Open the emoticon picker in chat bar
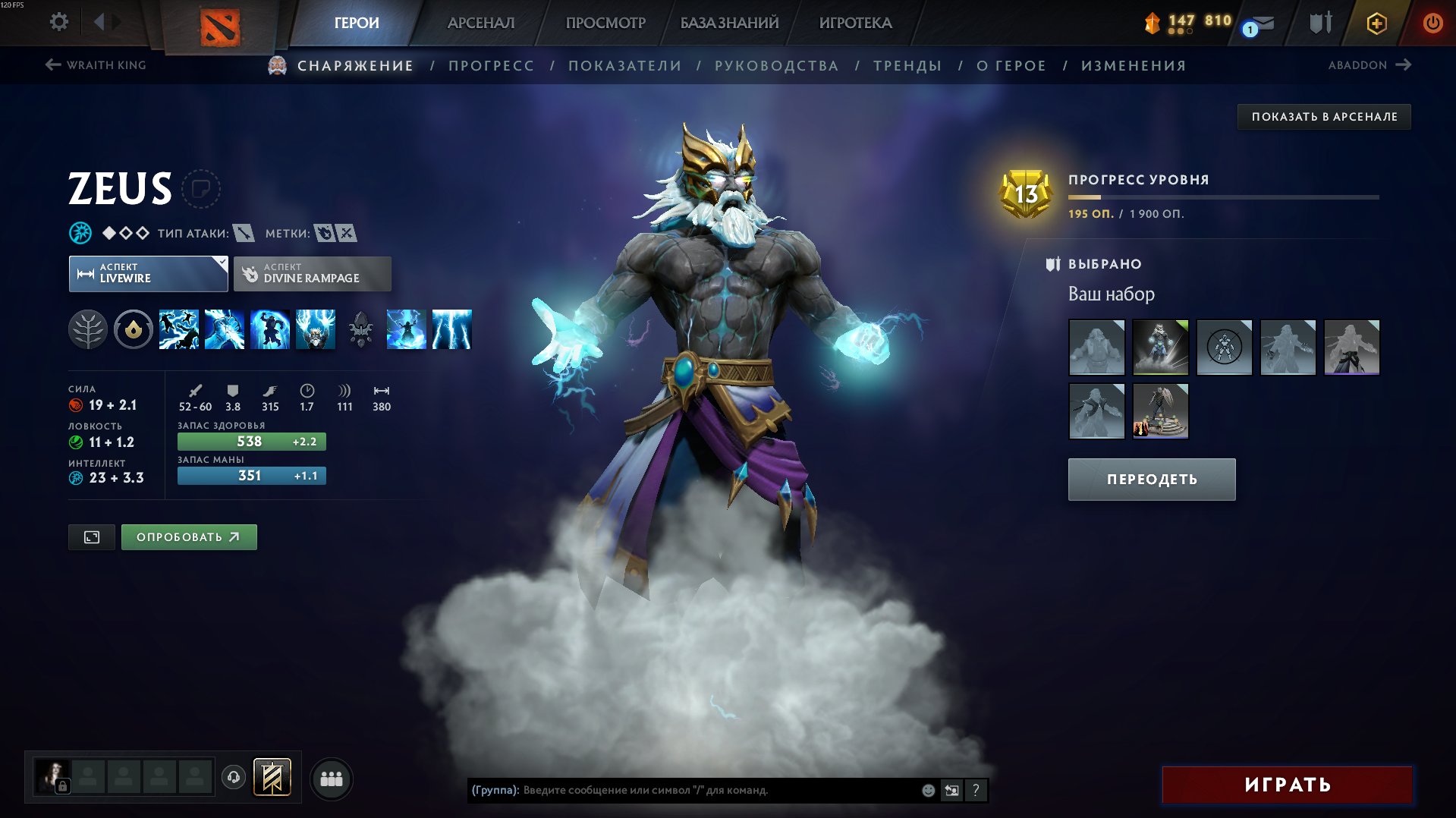1456x818 pixels. coord(926,790)
